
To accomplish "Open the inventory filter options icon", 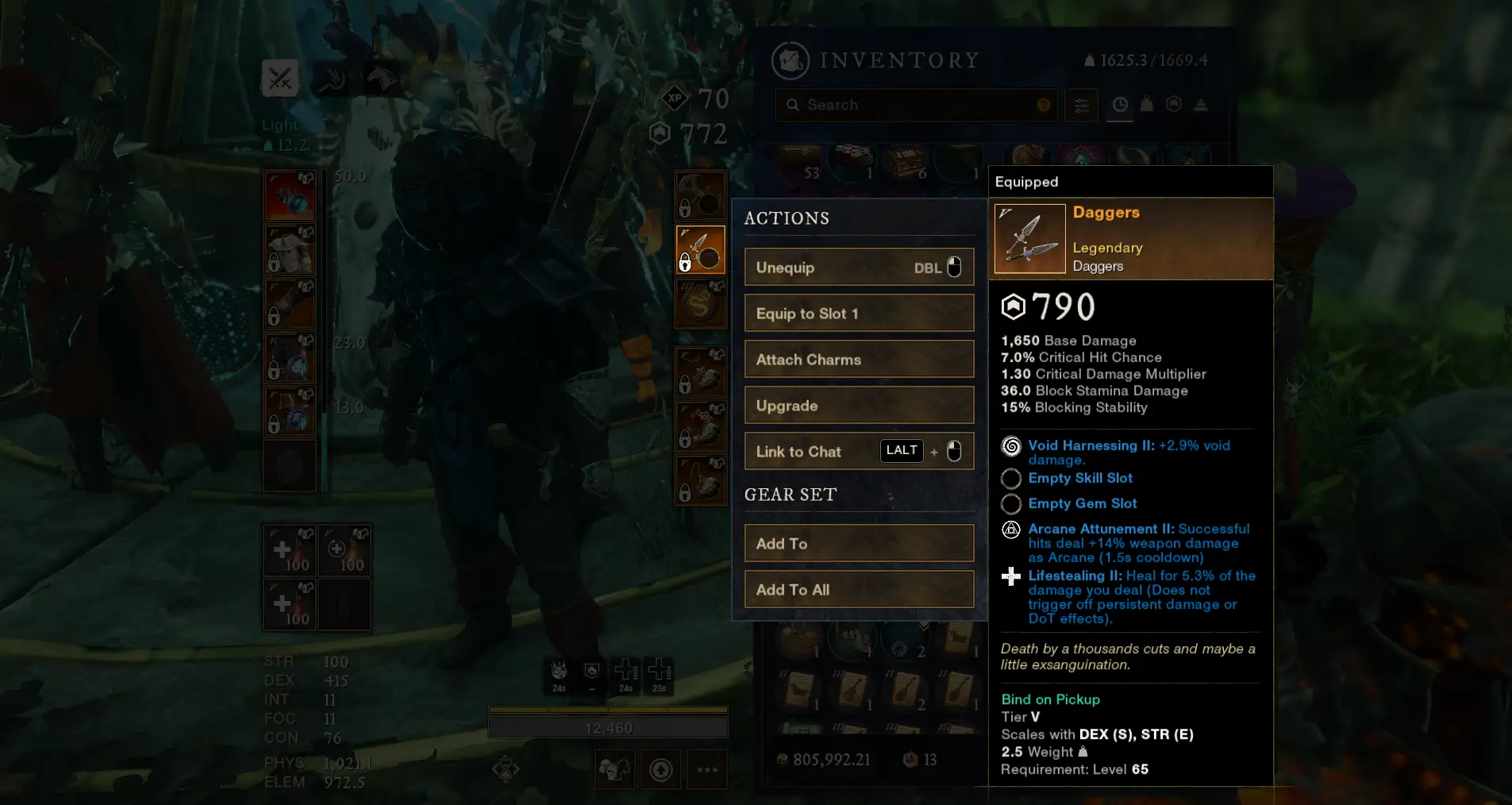I will [1082, 105].
